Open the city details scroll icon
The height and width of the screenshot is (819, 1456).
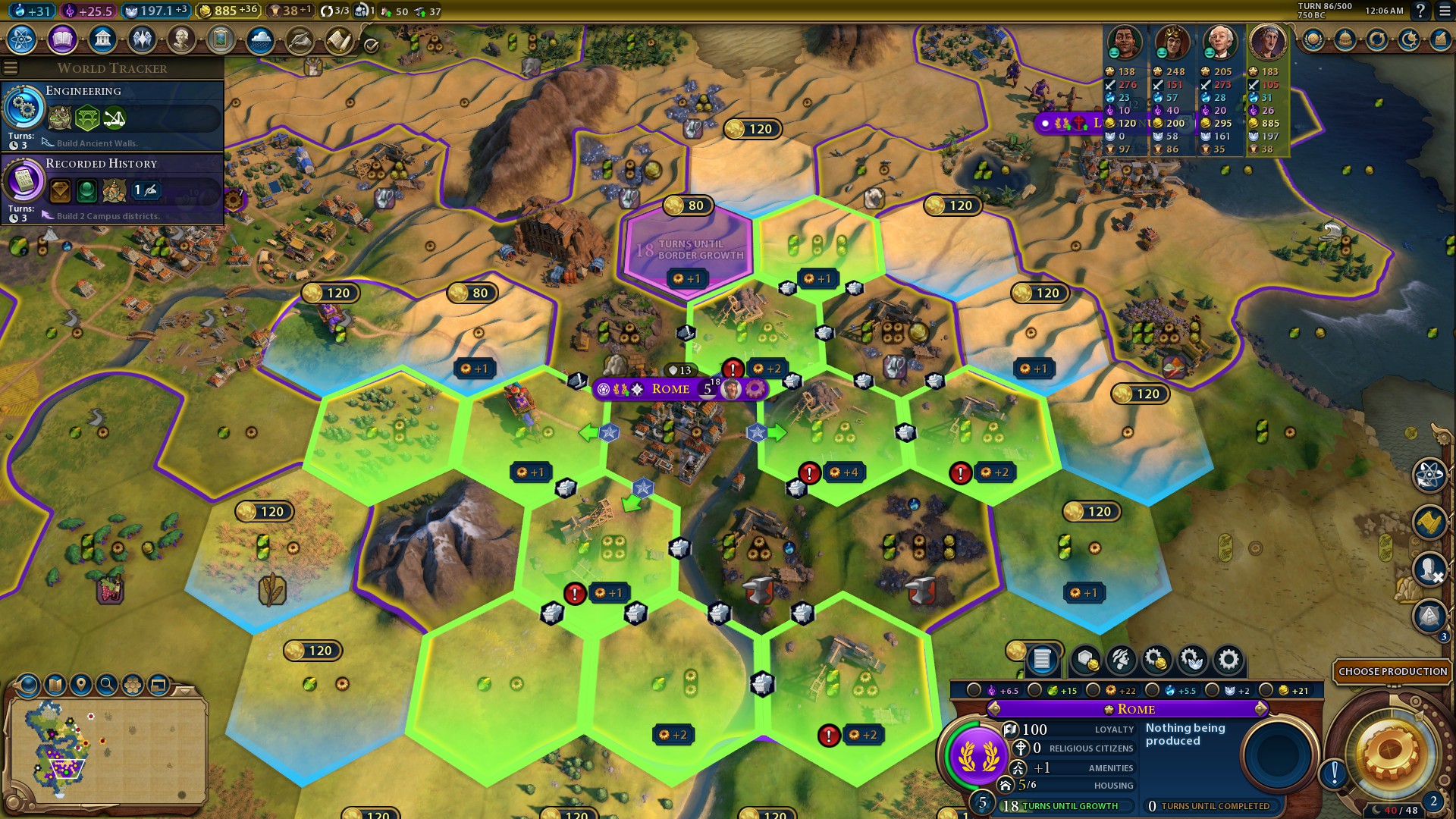(1042, 660)
